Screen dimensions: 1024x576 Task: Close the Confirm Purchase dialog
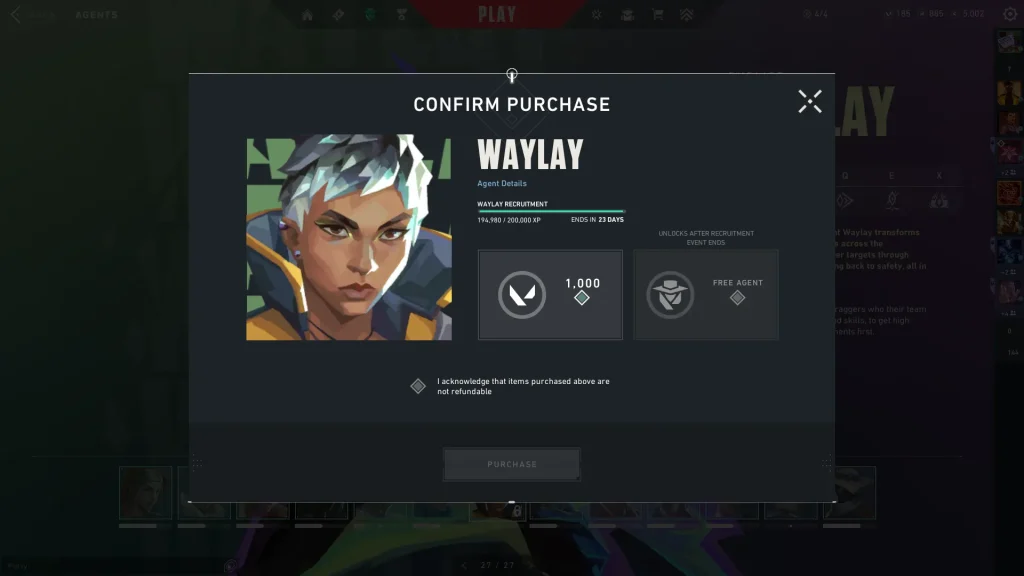(810, 101)
